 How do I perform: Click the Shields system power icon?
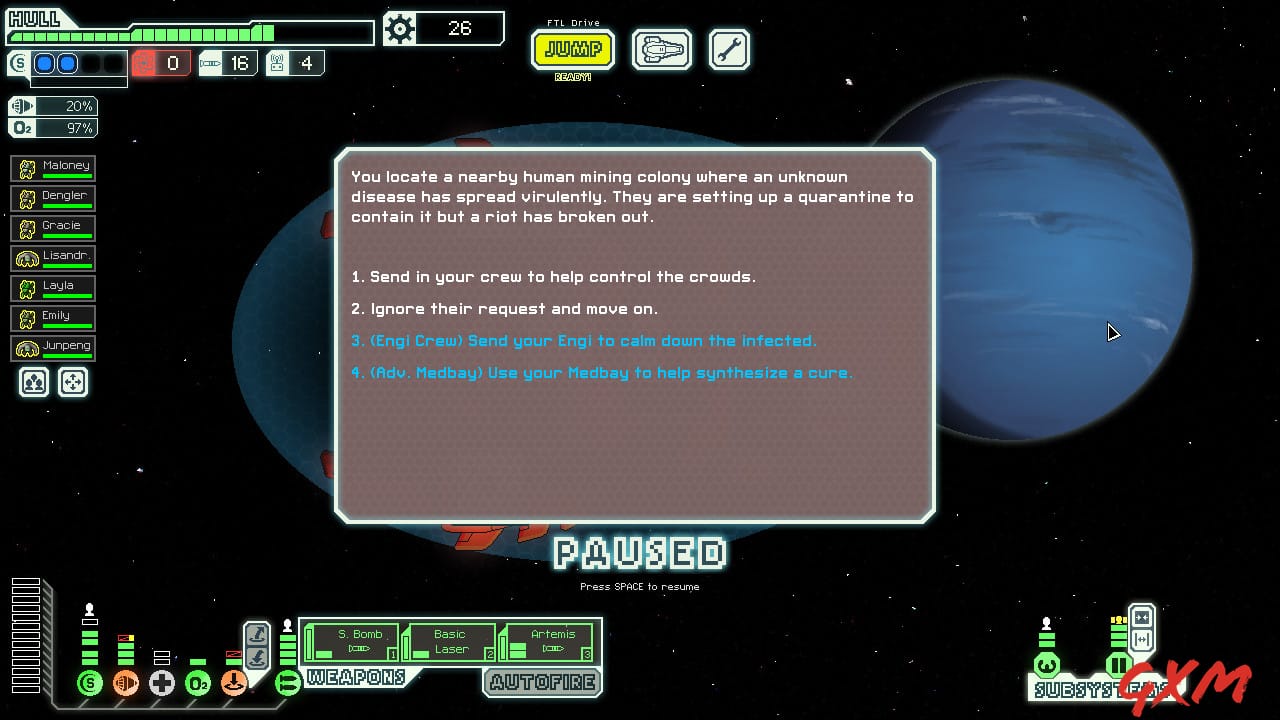tap(90, 683)
